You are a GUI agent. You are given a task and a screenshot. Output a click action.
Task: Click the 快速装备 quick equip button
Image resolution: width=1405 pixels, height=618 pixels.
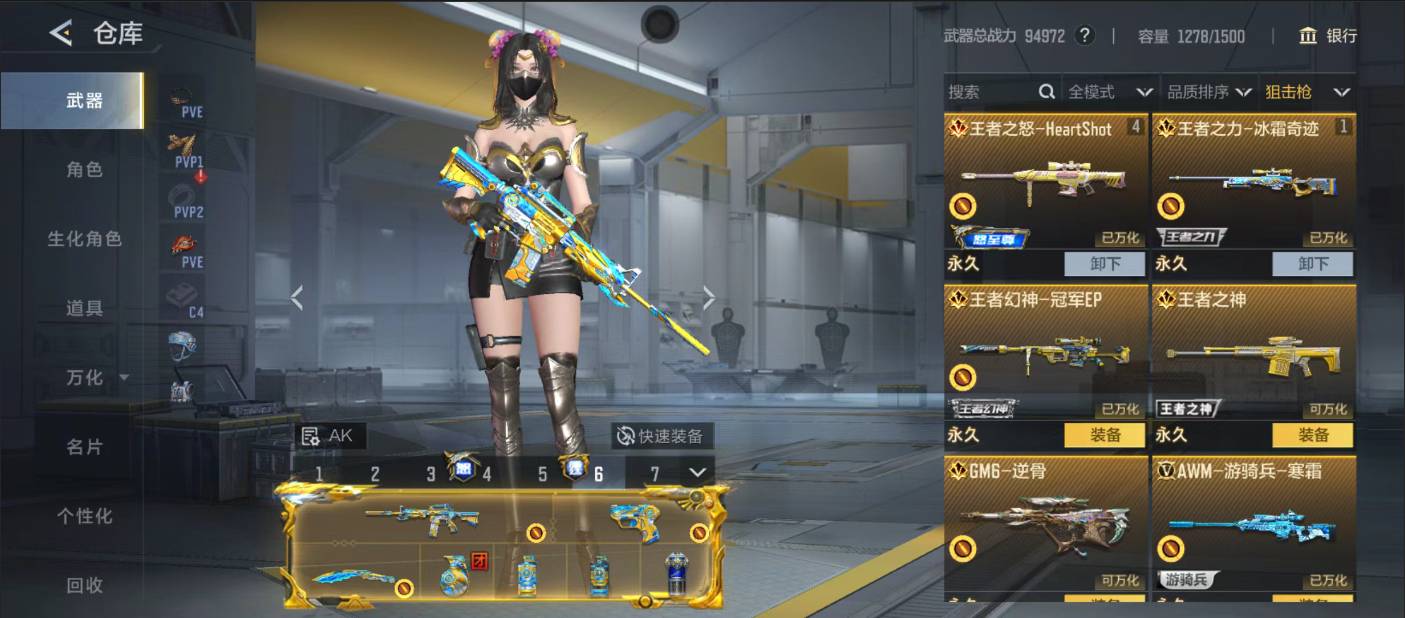click(661, 436)
